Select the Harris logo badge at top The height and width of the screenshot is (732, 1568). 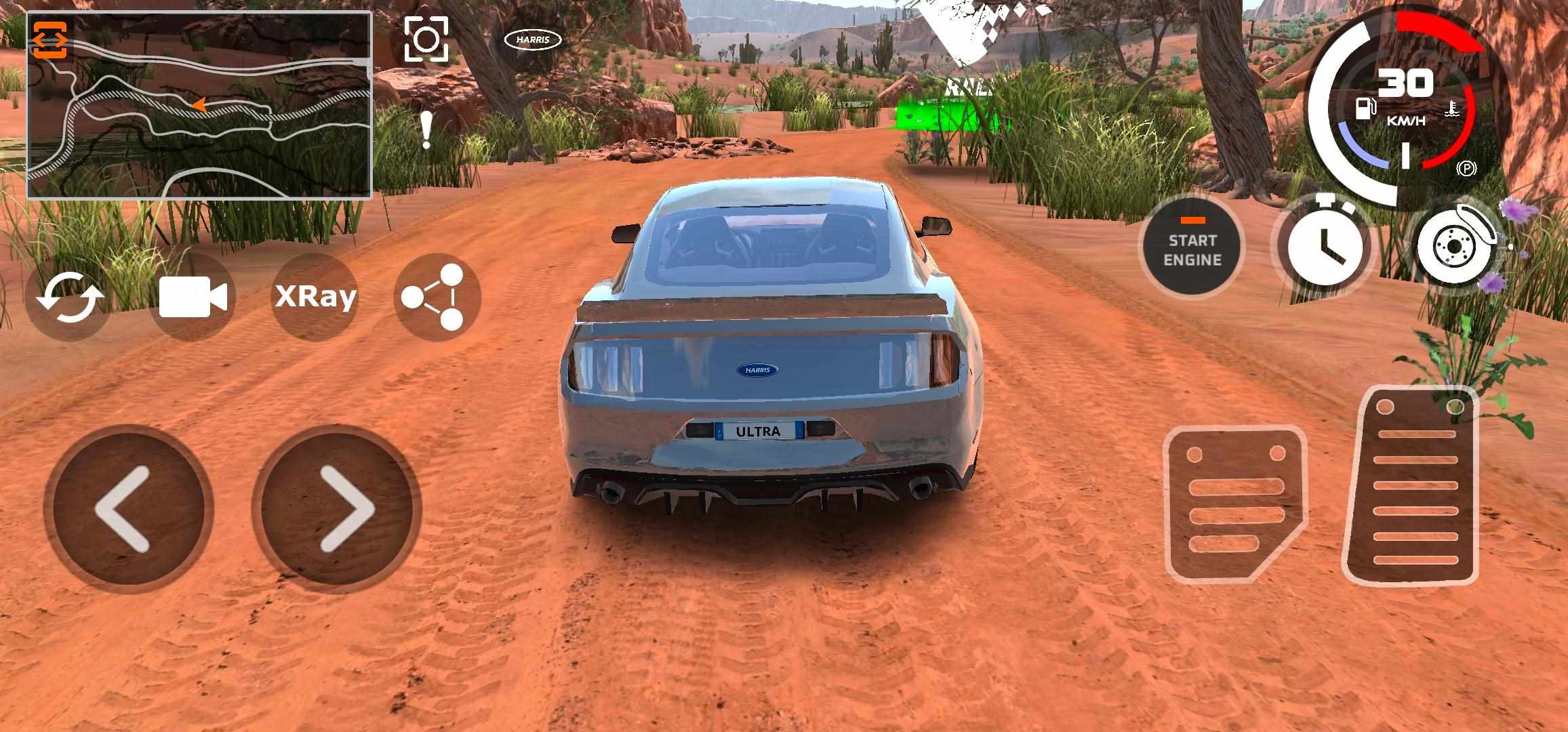[533, 40]
